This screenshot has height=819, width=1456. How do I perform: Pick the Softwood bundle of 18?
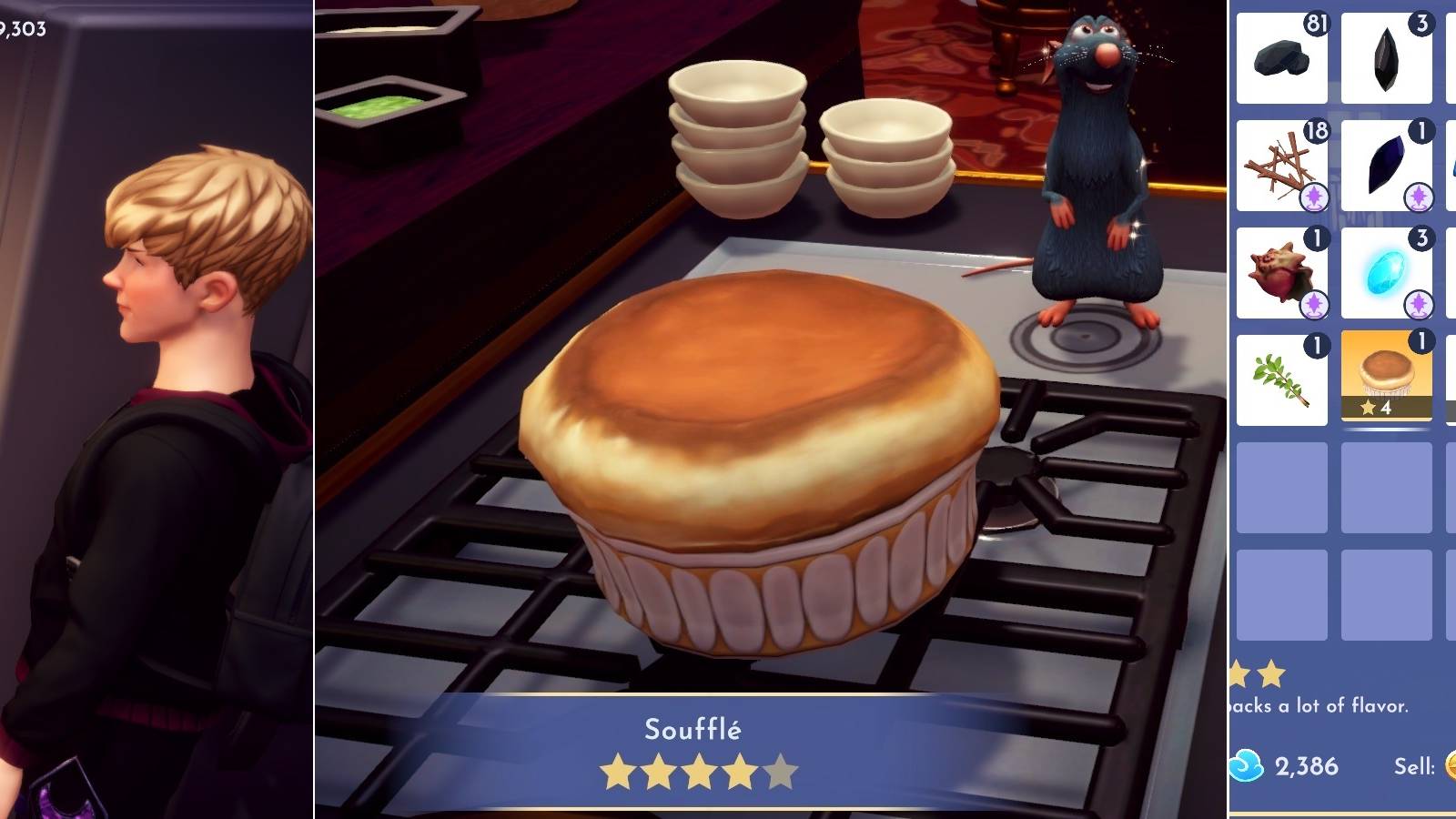[x=1281, y=164]
